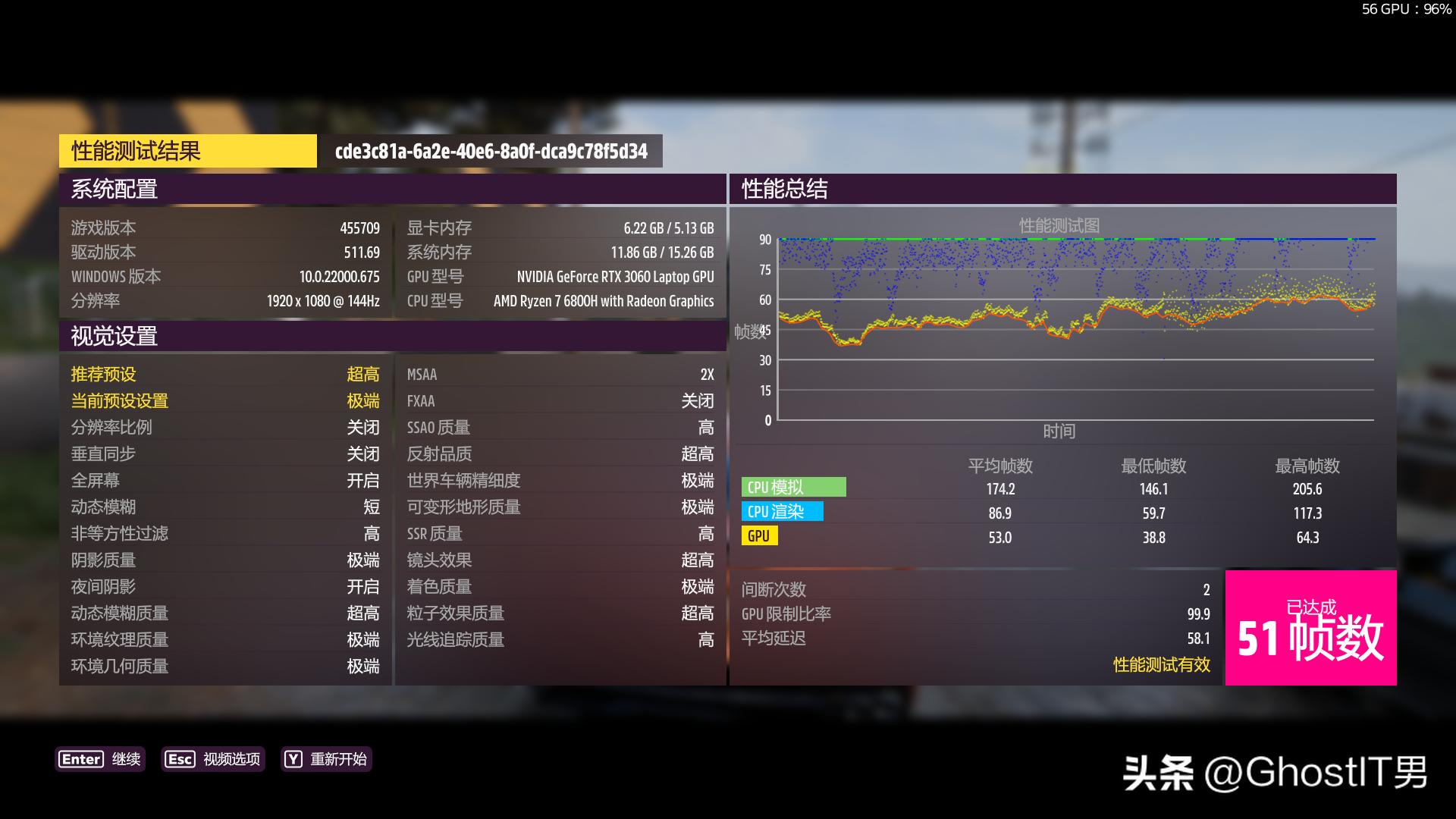The image size is (1456, 819).
Task: Click the Esc key icon for 视频选项
Action: 180,759
